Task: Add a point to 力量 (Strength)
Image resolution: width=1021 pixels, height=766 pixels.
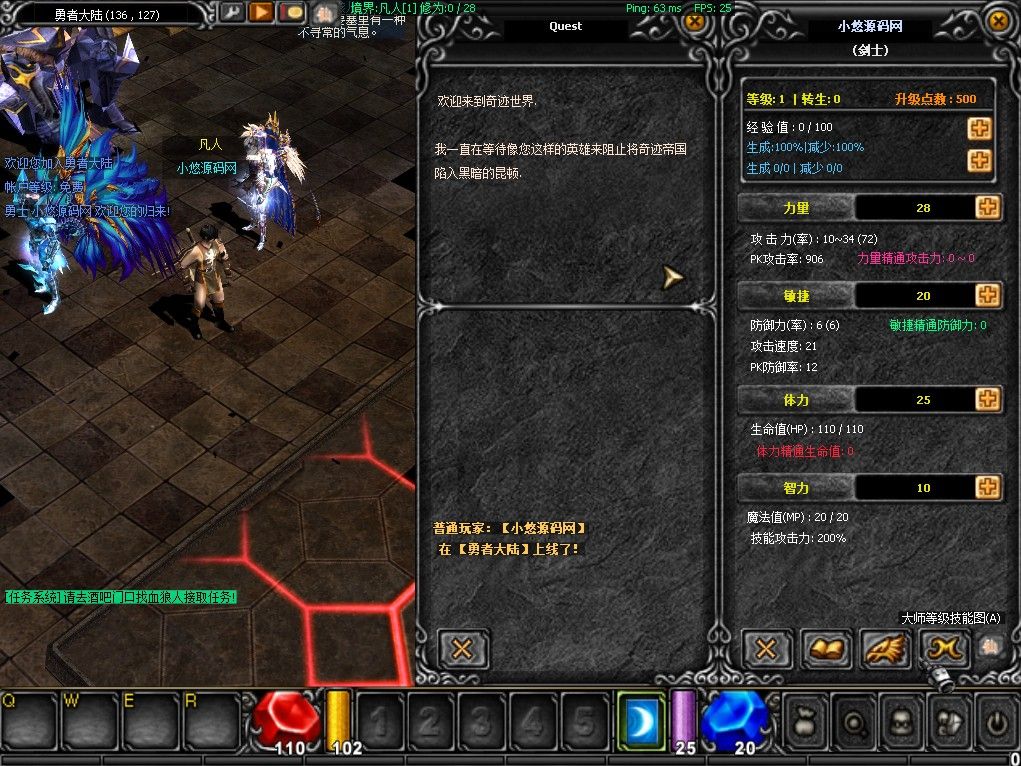Action: click(988, 207)
